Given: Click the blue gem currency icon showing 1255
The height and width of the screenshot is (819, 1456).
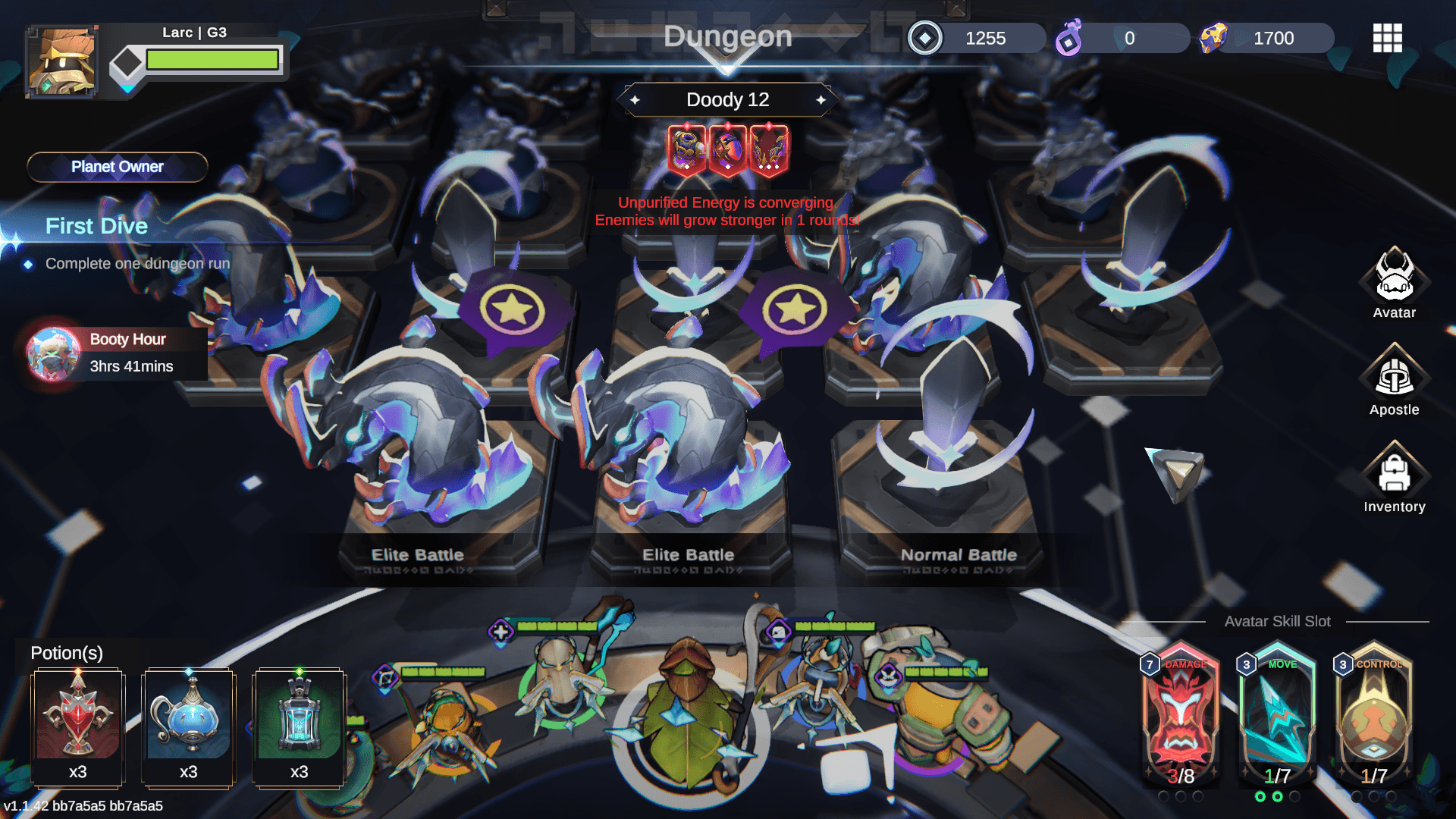Looking at the screenshot, I should [924, 38].
